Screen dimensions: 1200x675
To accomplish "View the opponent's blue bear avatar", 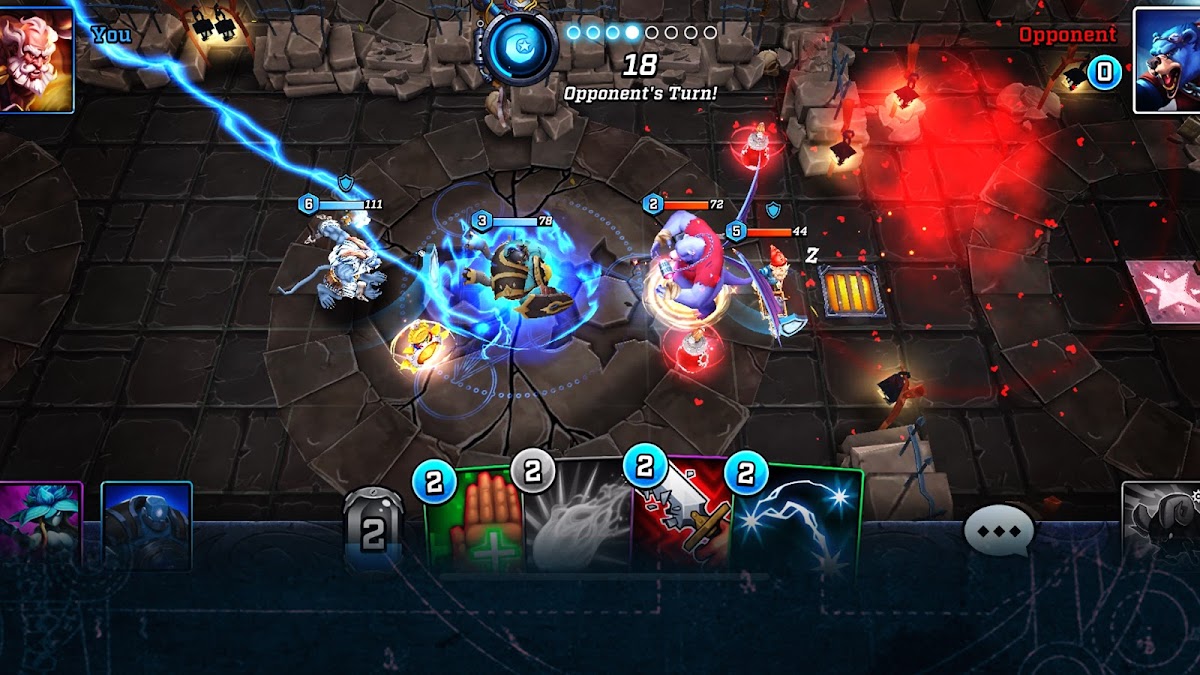I will [x=1166, y=60].
